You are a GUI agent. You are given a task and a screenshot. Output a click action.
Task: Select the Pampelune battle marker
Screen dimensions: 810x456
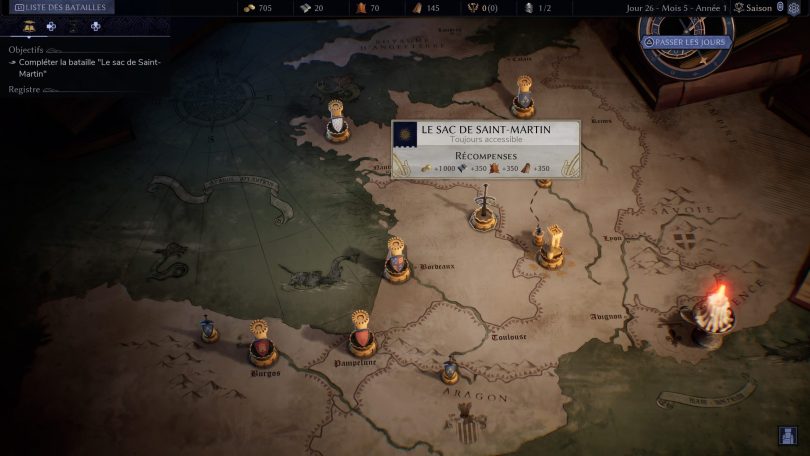coord(362,338)
